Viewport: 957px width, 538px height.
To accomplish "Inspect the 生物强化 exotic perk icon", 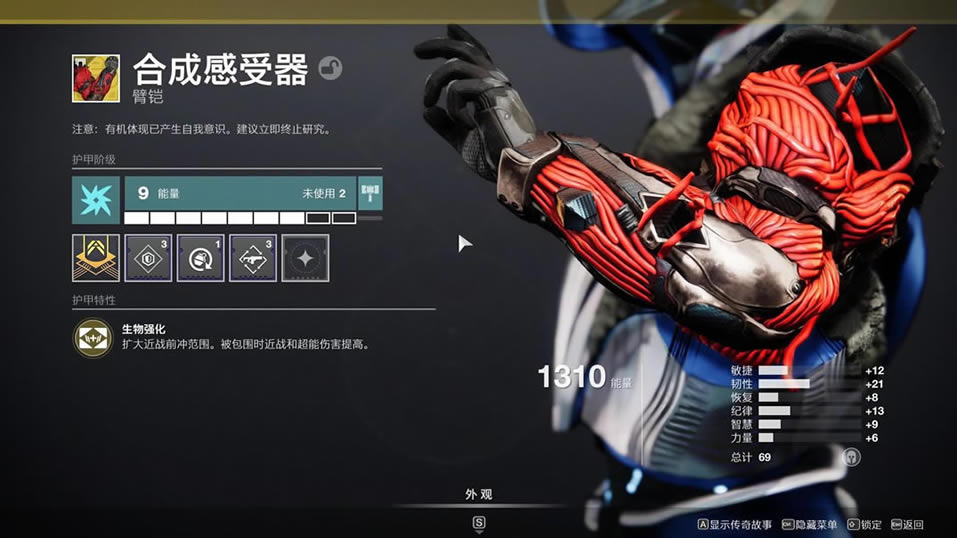I will pos(92,338).
